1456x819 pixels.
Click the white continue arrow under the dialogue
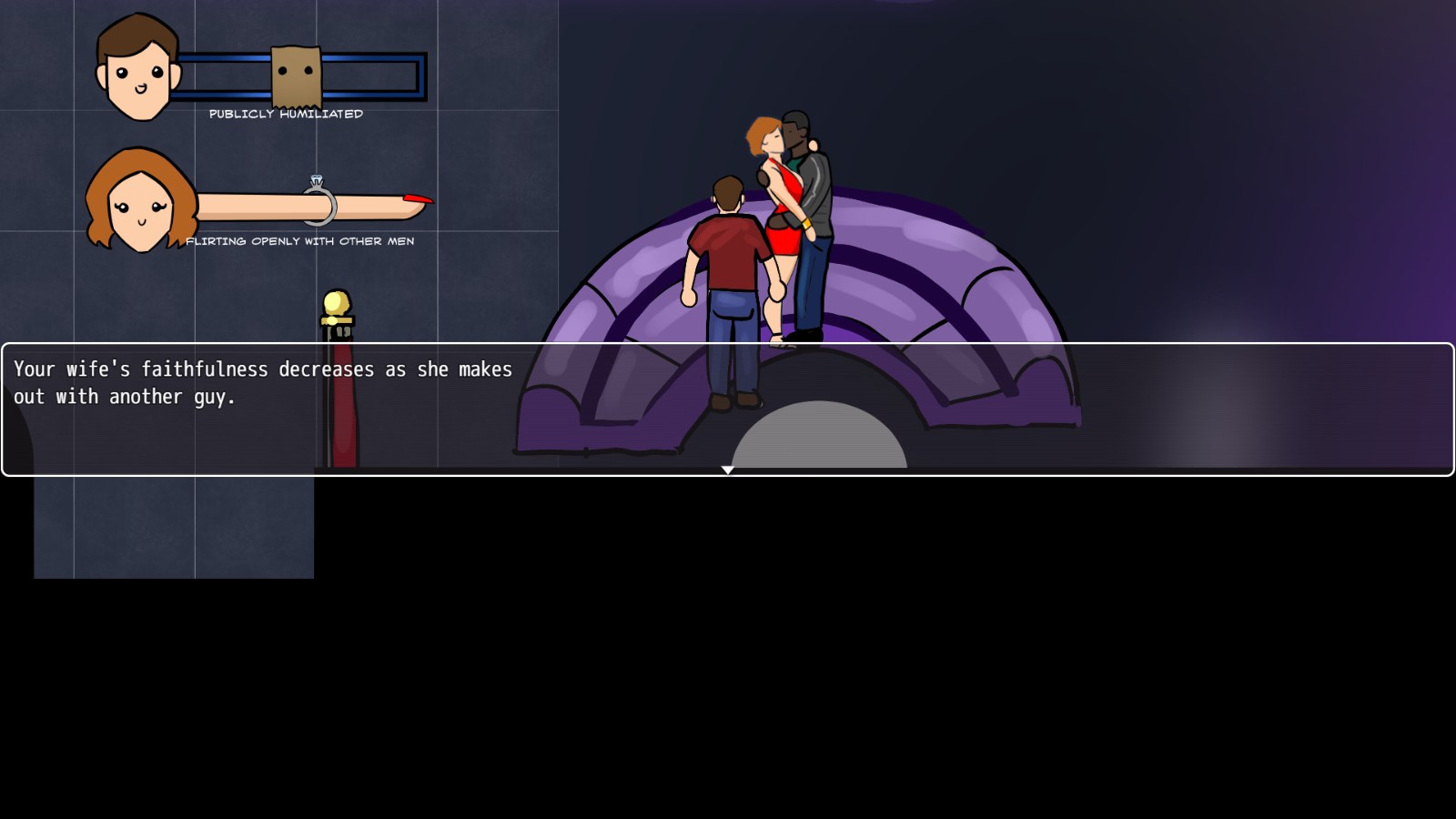(x=728, y=470)
